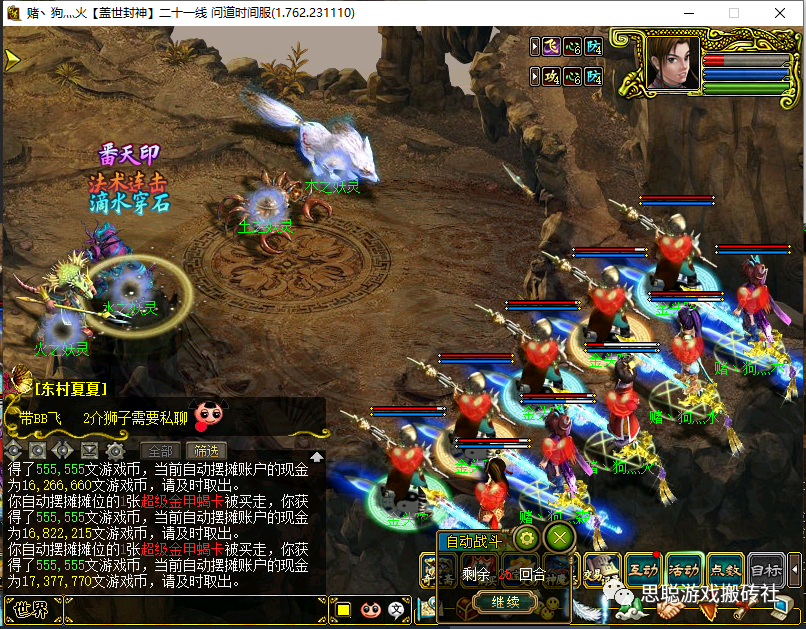Close the 自动战斗 panel with the green X
This screenshot has width=806, height=629.
[x=561, y=539]
